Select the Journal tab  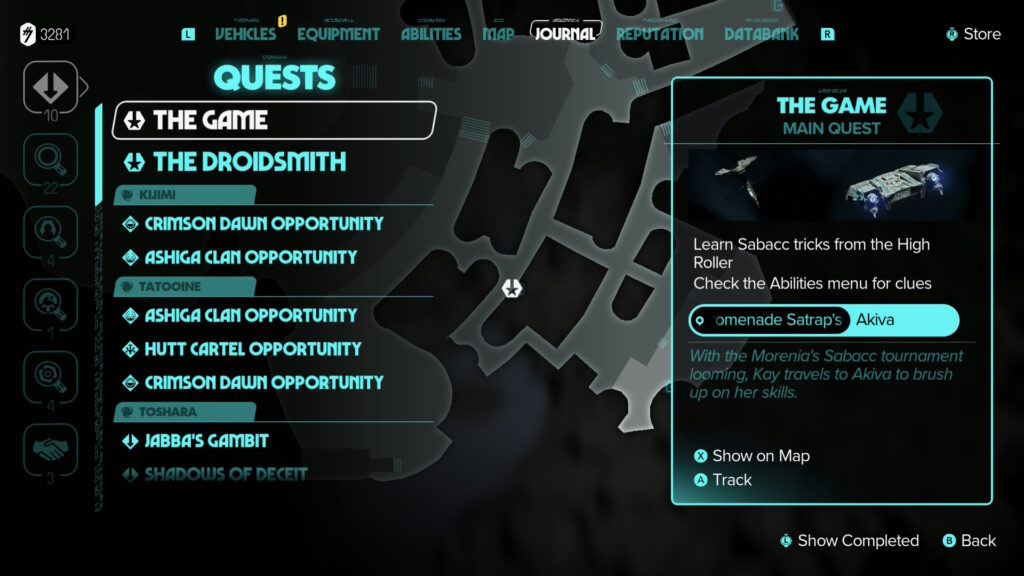pyautogui.click(x=565, y=34)
